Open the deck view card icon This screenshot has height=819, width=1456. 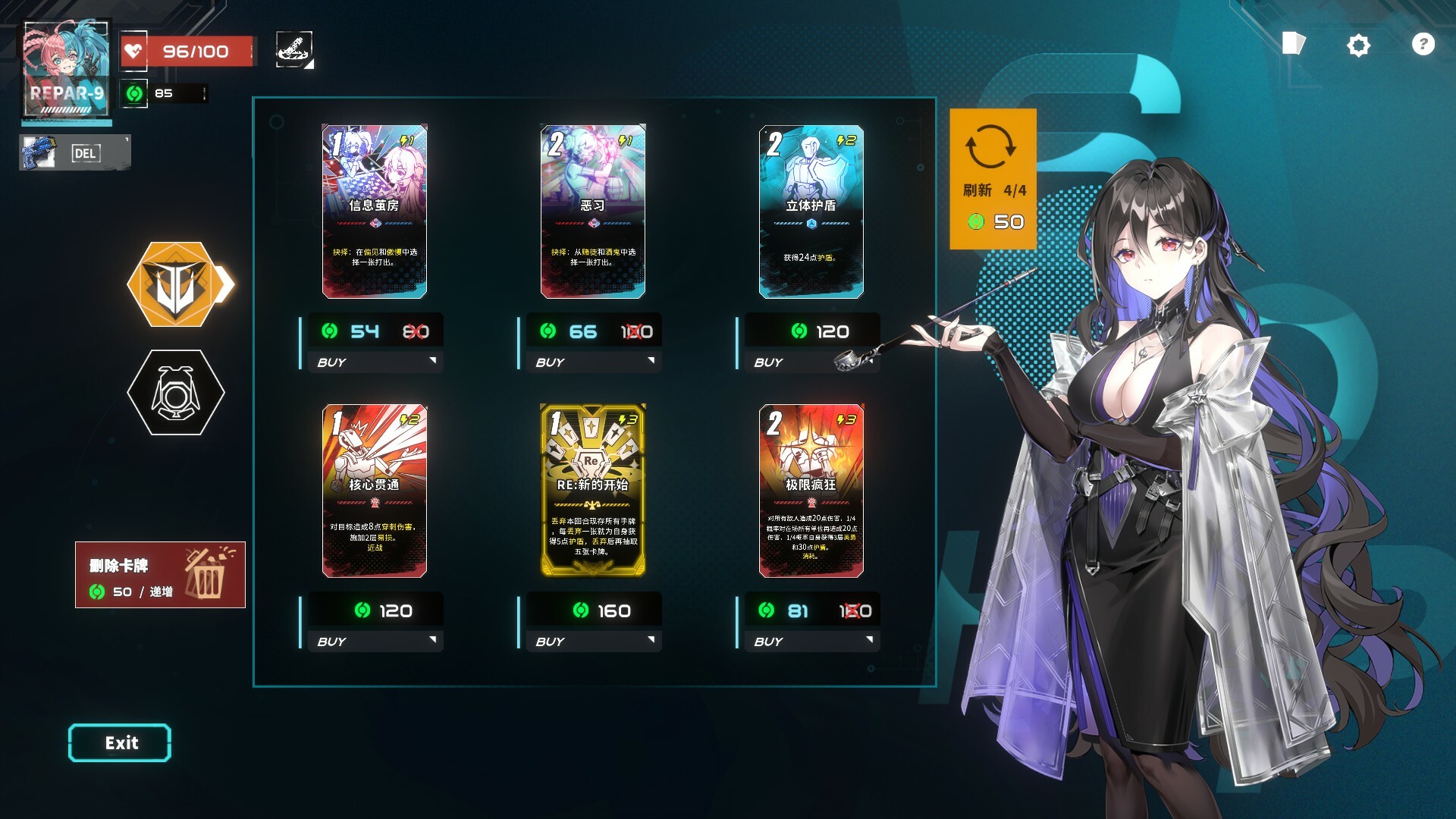(1293, 44)
